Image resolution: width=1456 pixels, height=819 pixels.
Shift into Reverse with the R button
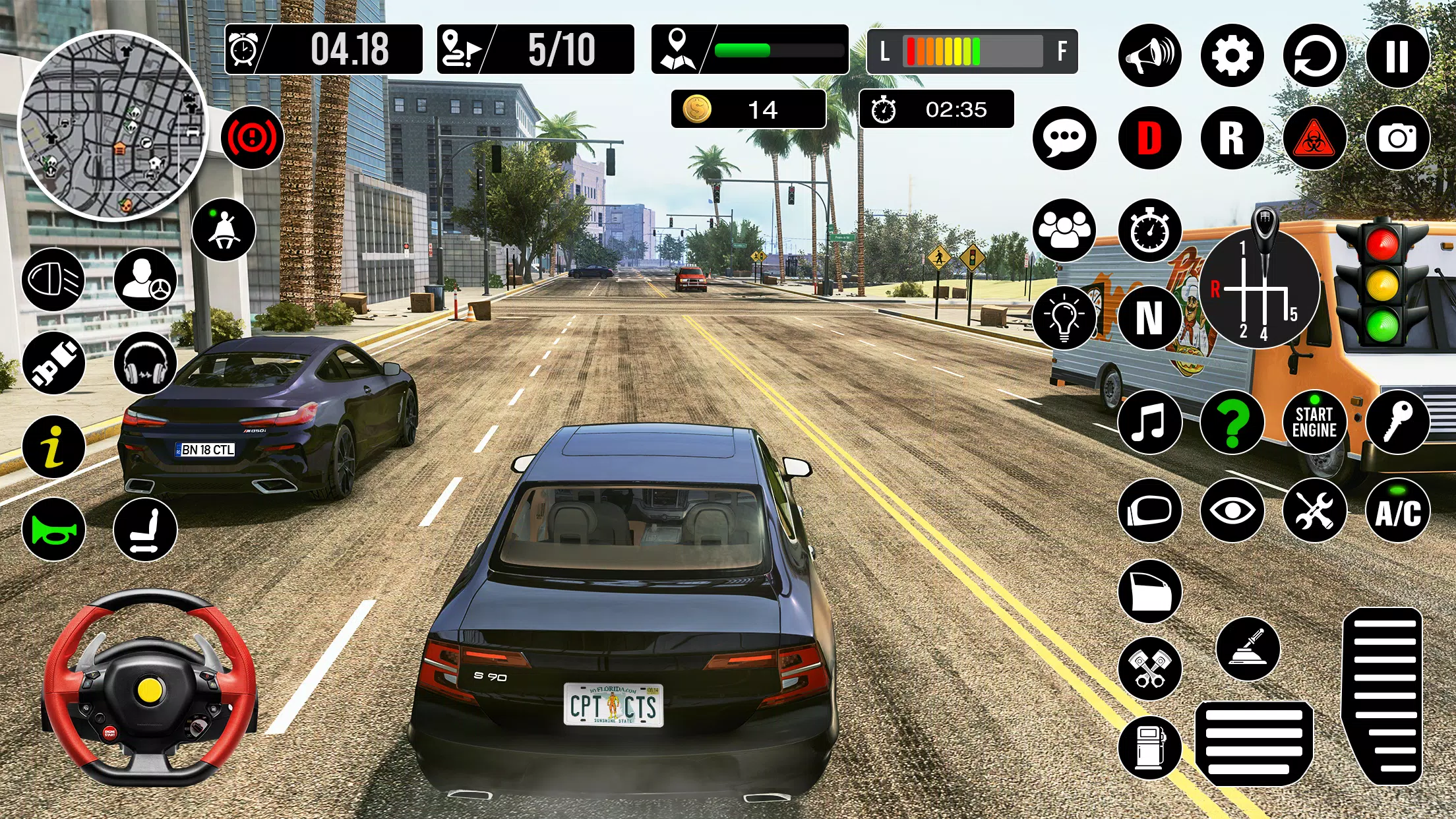[1232, 138]
